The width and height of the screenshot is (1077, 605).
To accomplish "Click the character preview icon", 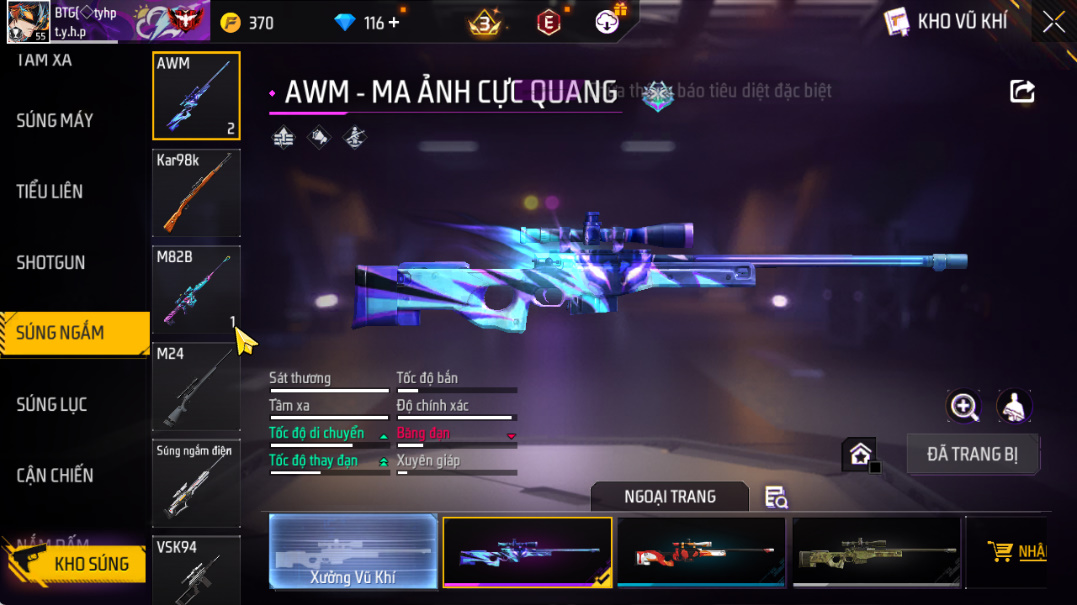I will (1015, 406).
